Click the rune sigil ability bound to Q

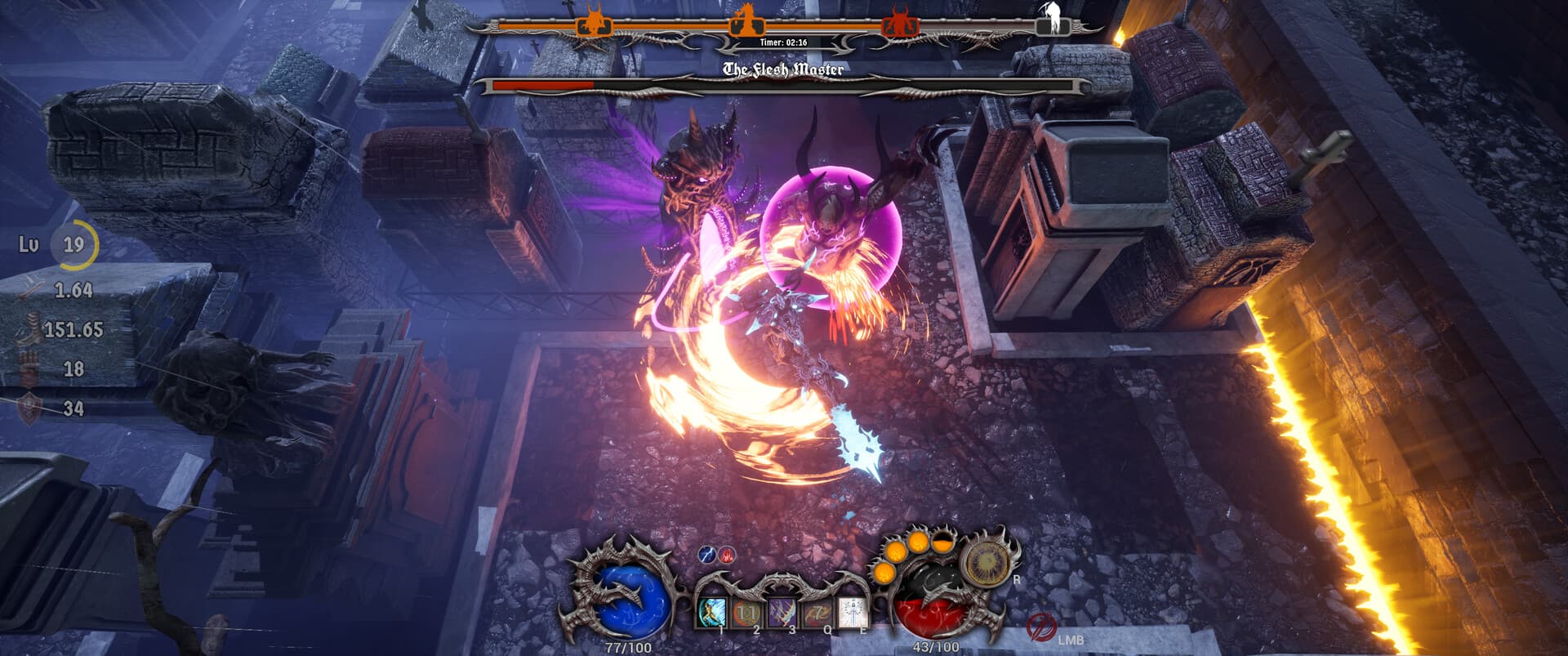[x=818, y=613]
